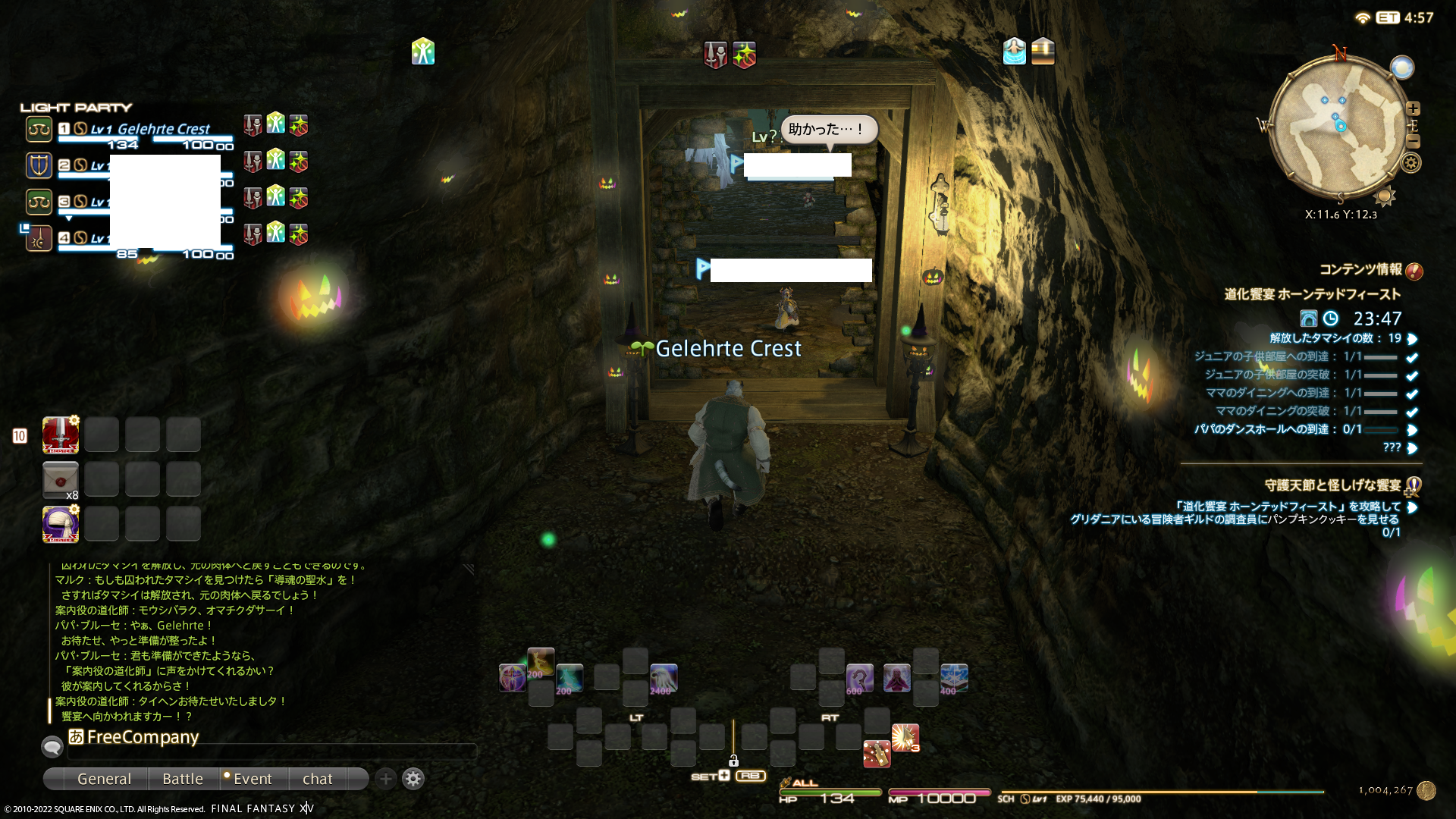Viewport: 1456px width, 819px height.
Task: Select the Event chat tab
Action: coord(252,779)
